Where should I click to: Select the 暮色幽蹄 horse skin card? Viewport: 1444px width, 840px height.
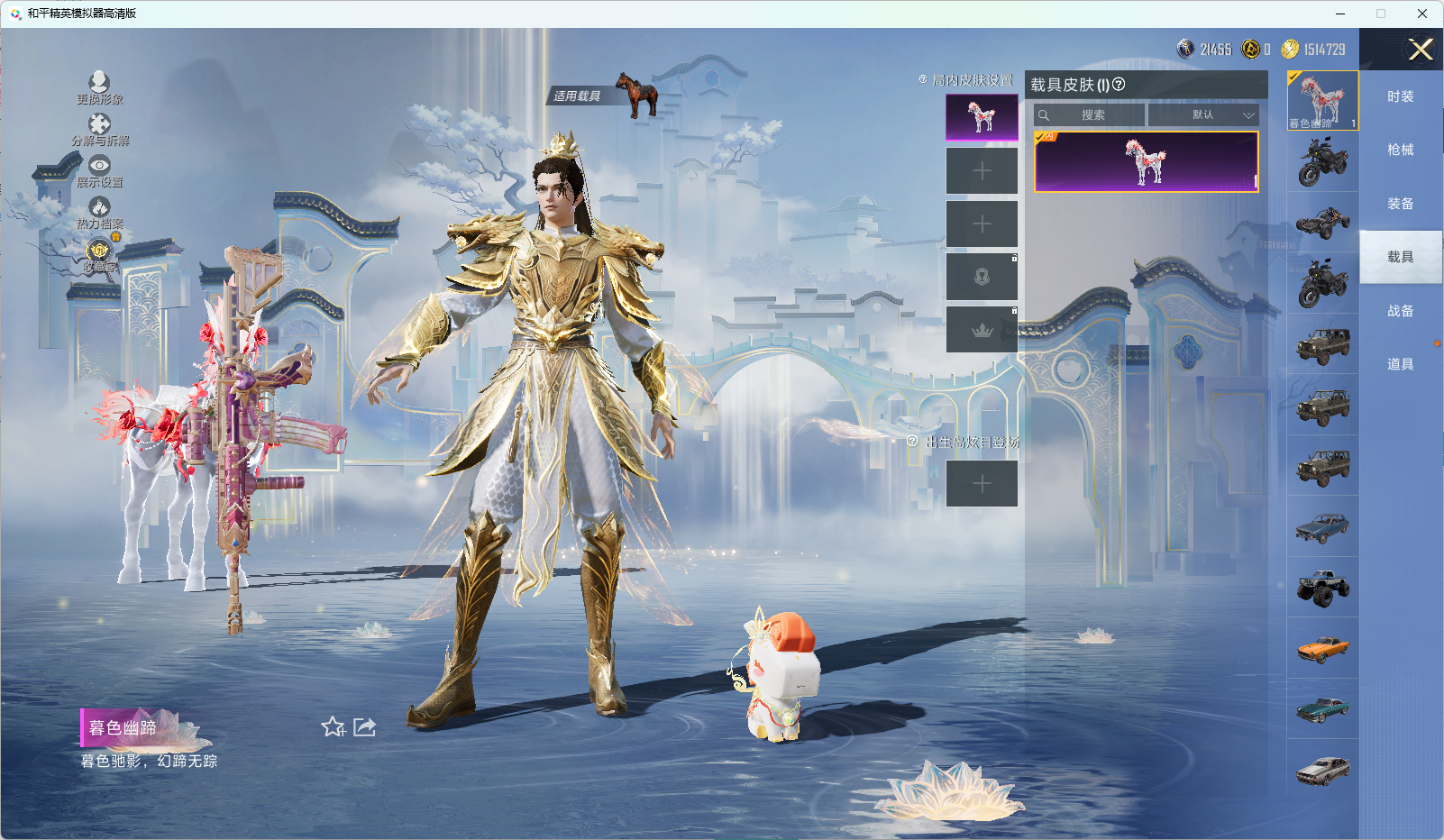(x=1146, y=162)
